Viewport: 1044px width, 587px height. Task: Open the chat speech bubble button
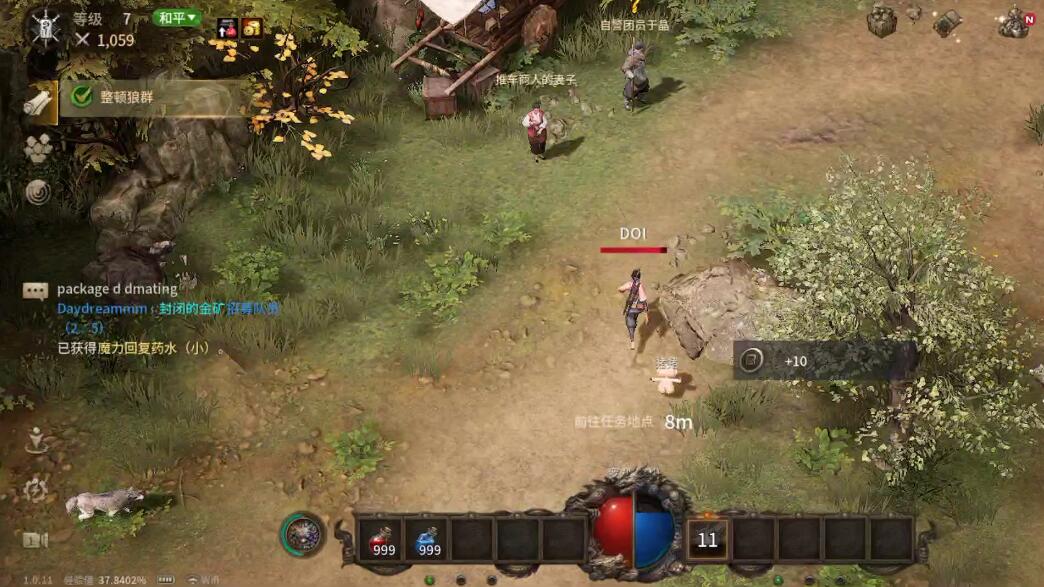[36, 291]
